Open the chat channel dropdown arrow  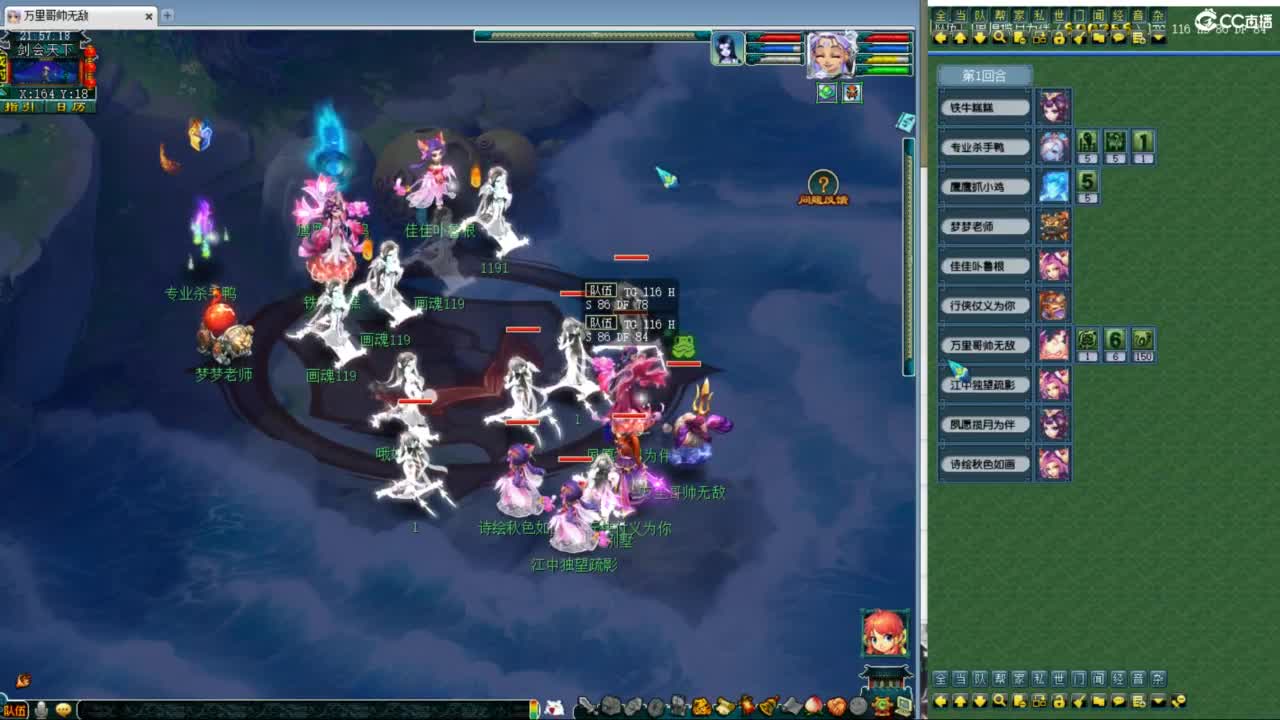(x=1157, y=38)
